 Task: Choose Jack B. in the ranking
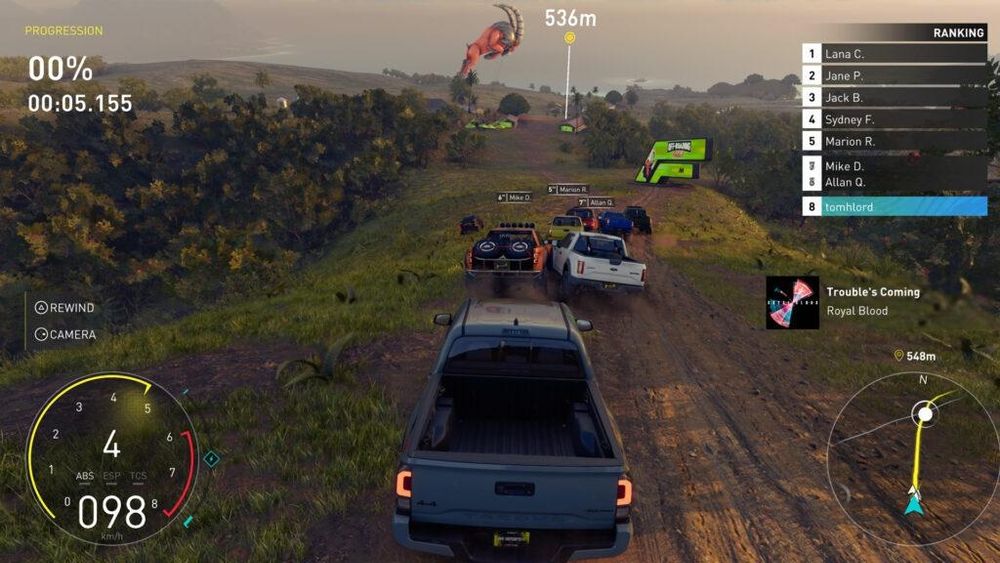coord(894,98)
